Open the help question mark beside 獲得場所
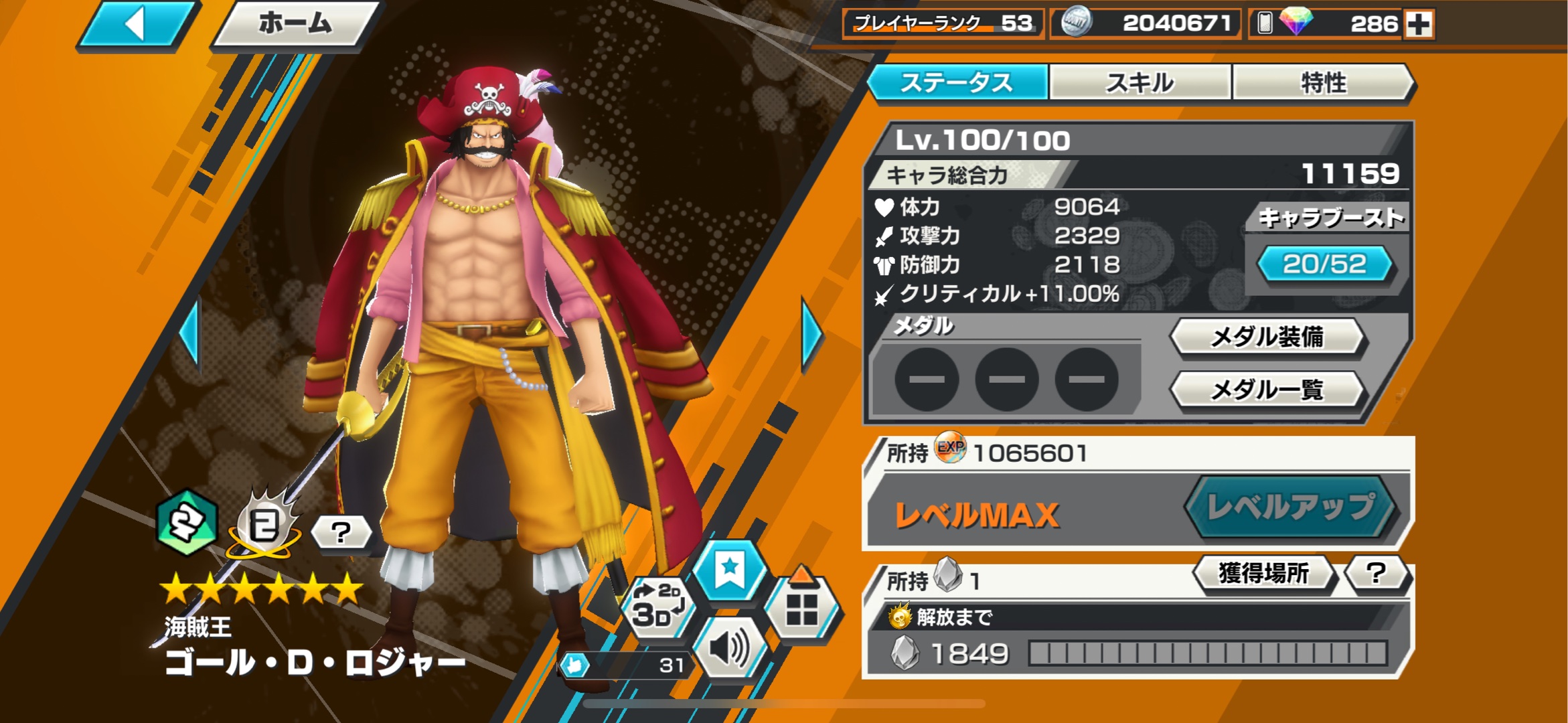1568x723 pixels. pos(1376,573)
